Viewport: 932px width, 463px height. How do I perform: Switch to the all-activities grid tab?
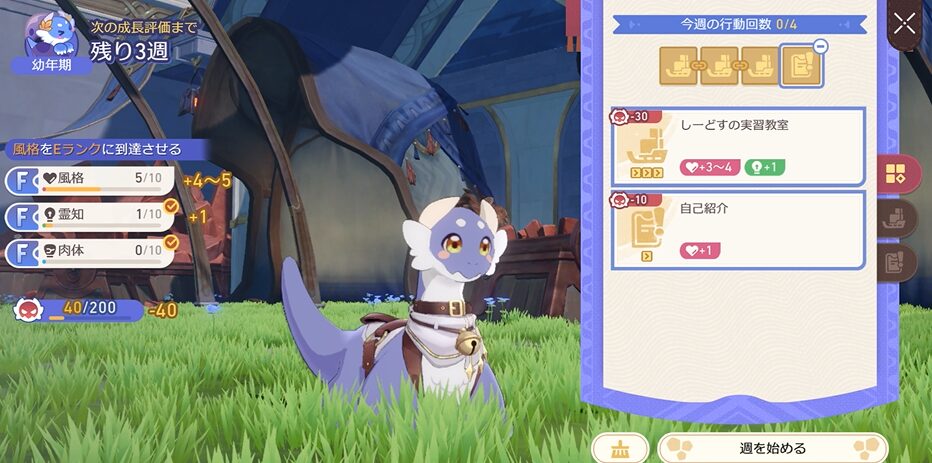(895, 173)
